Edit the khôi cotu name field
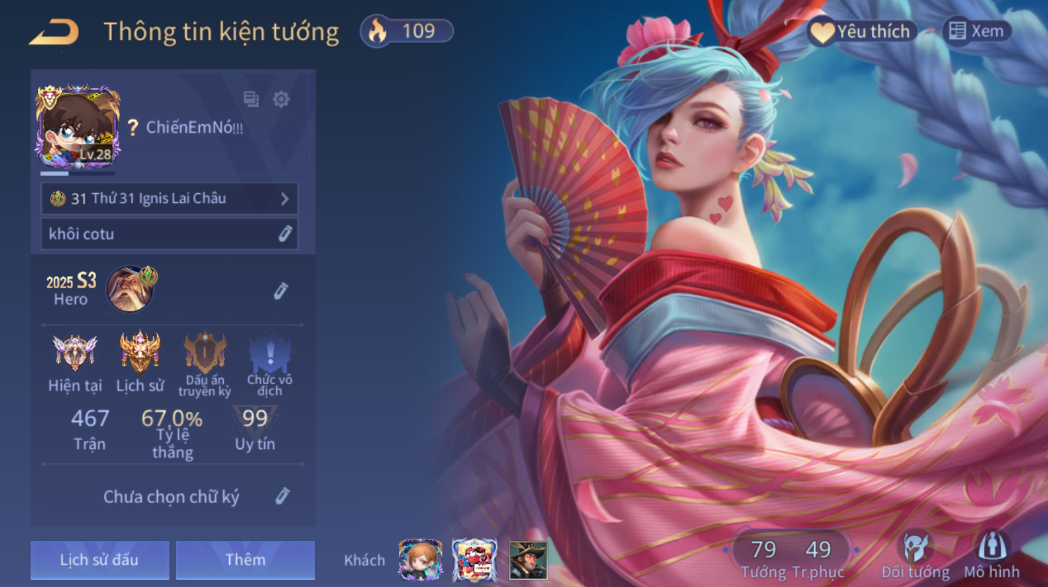The height and width of the screenshot is (587, 1048). click(x=284, y=234)
